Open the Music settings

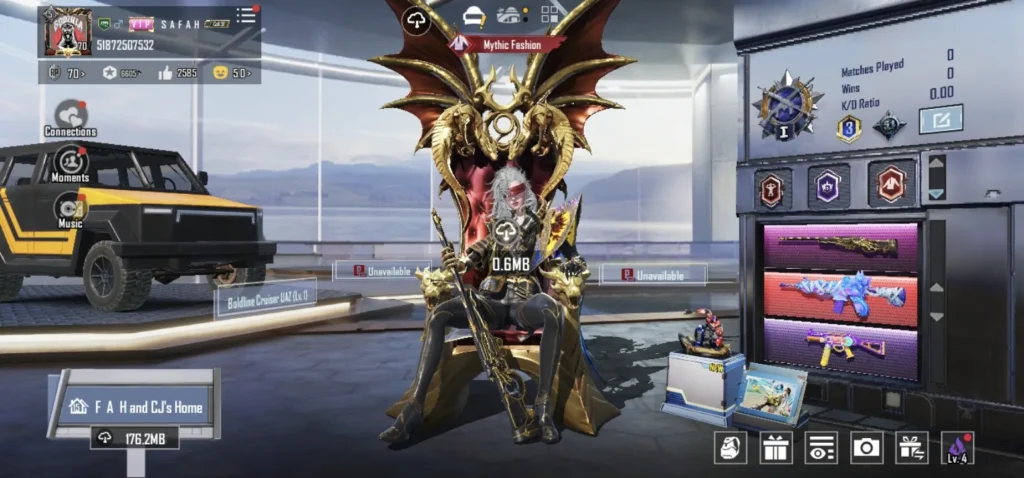coord(70,208)
